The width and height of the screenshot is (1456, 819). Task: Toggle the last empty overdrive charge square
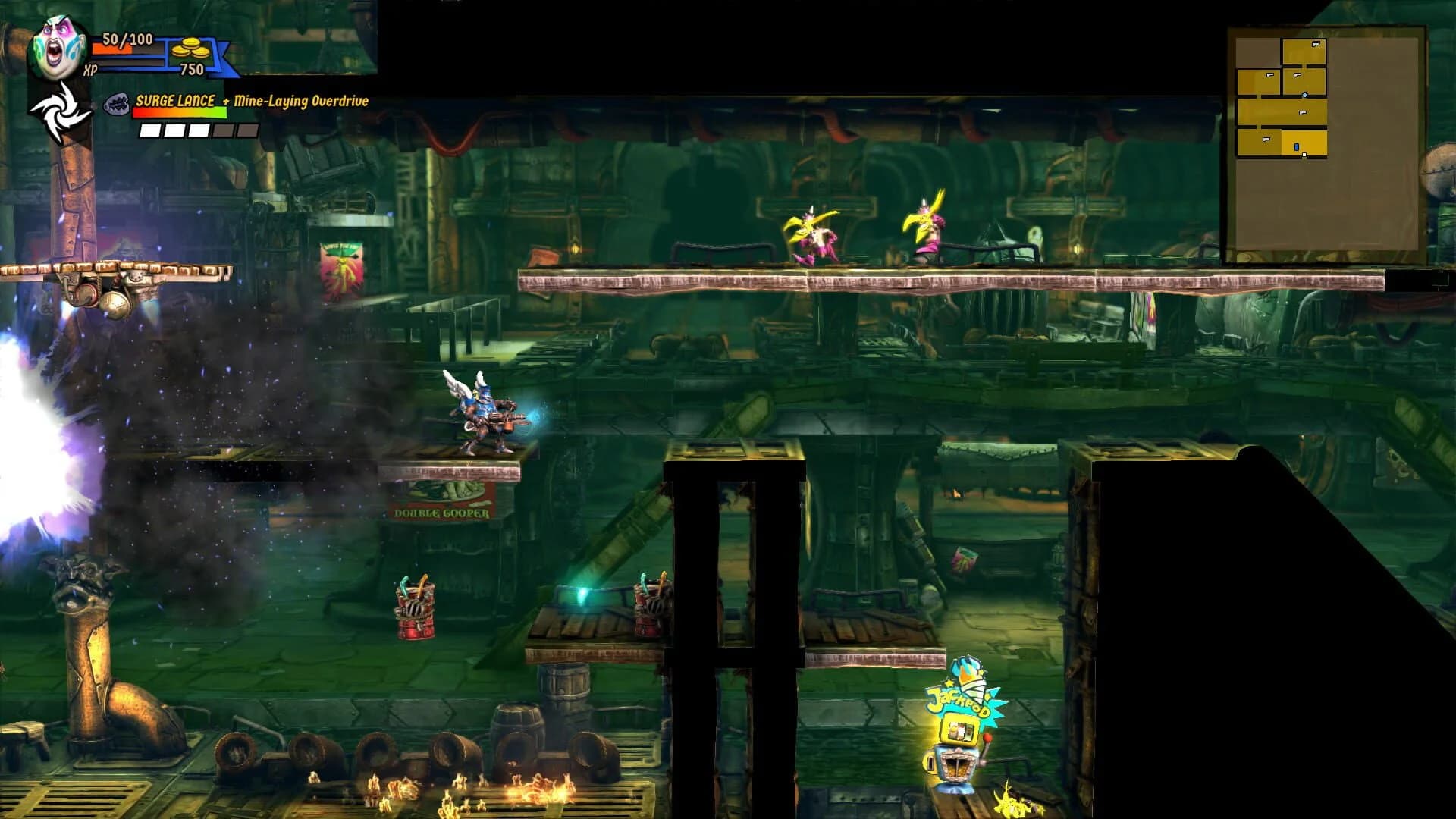click(247, 130)
